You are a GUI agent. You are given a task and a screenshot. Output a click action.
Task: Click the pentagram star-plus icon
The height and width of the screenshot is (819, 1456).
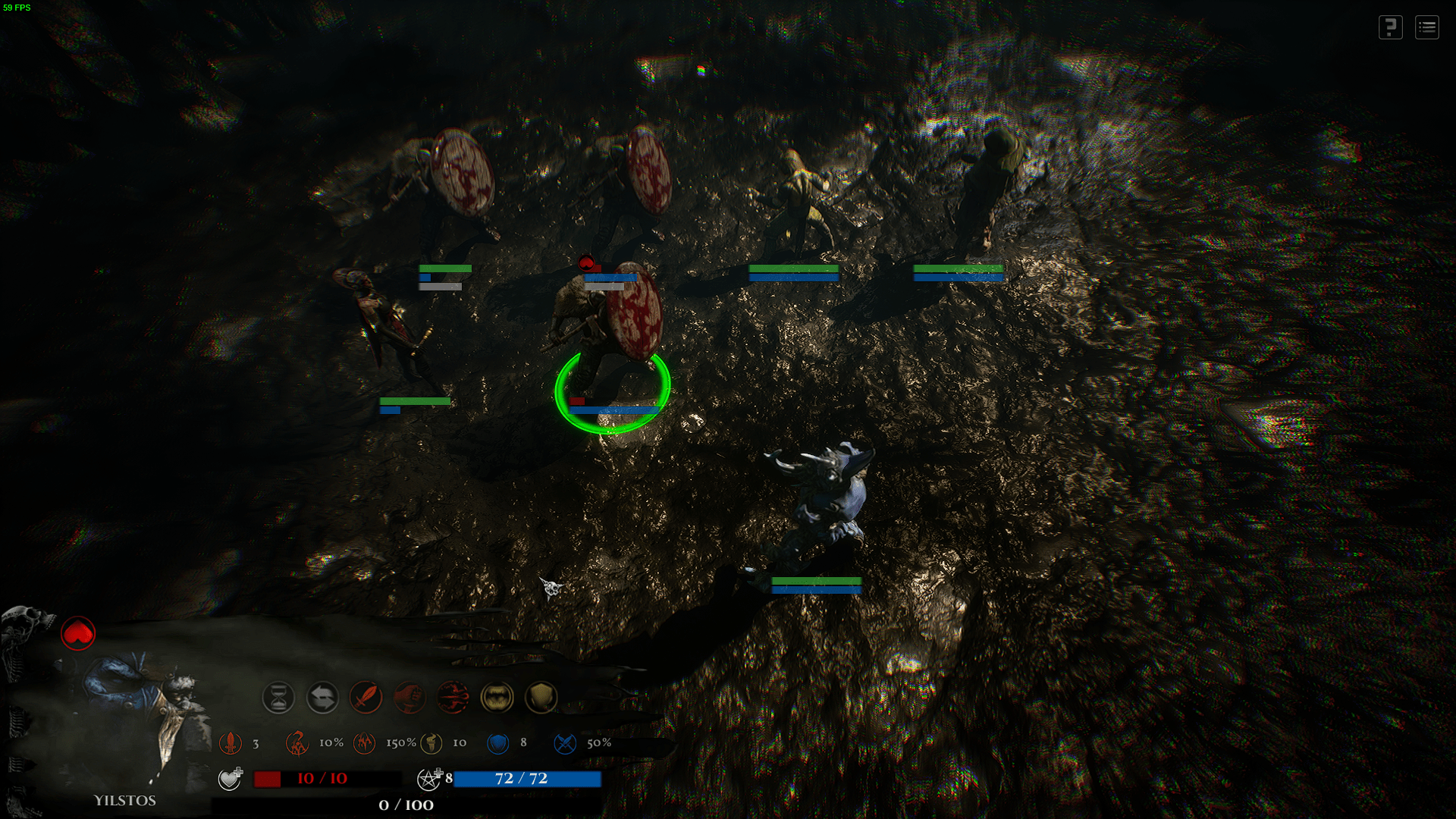429,778
